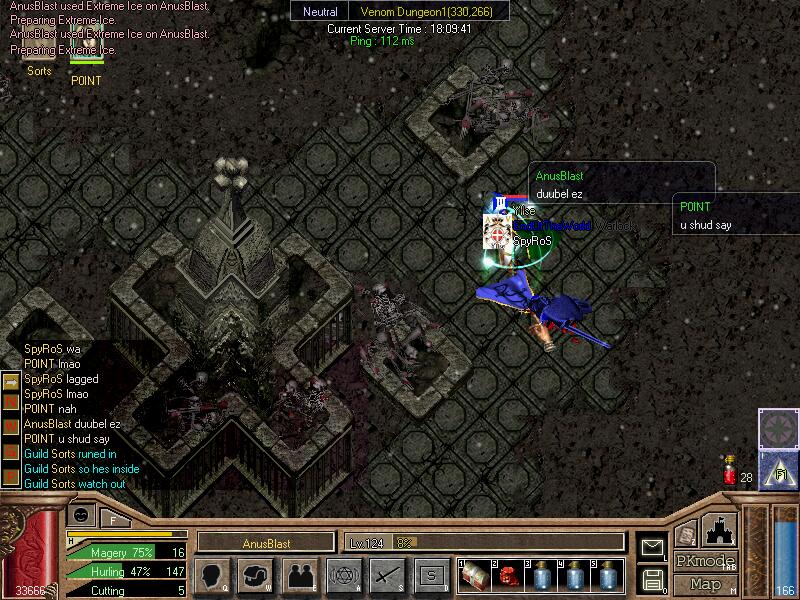Open the hexagram magic panel
Image resolution: width=800 pixels, height=600 pixels.
343,576
